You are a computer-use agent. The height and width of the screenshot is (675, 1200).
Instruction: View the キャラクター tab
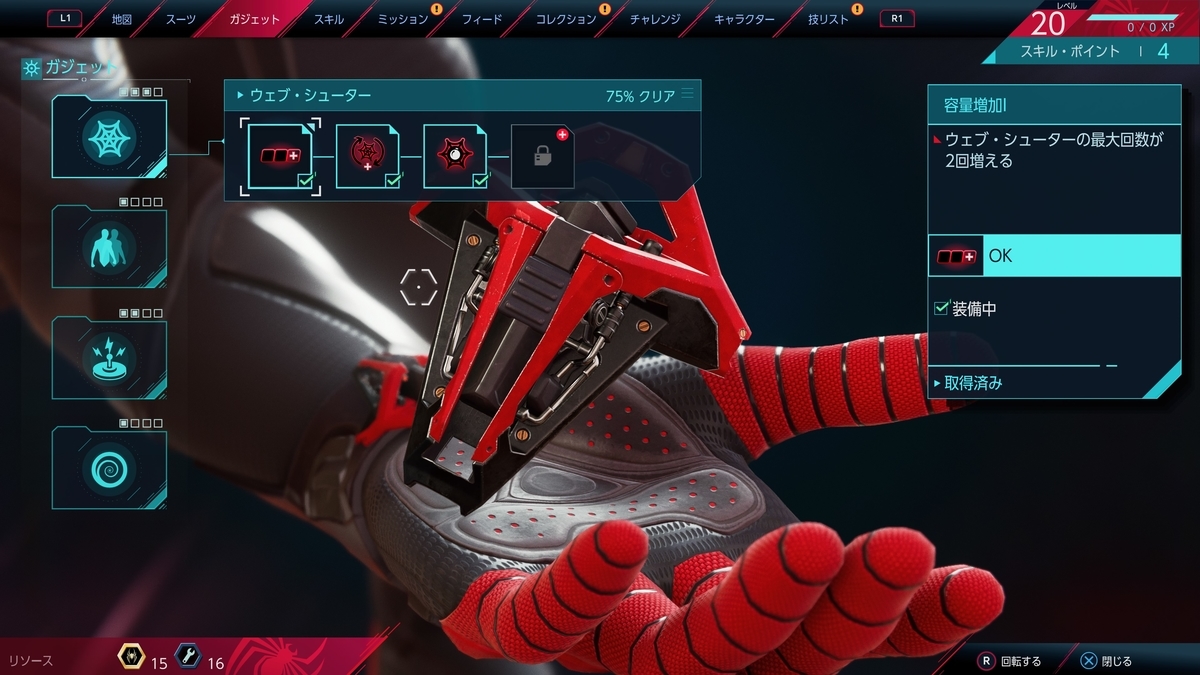click(744, 19)
